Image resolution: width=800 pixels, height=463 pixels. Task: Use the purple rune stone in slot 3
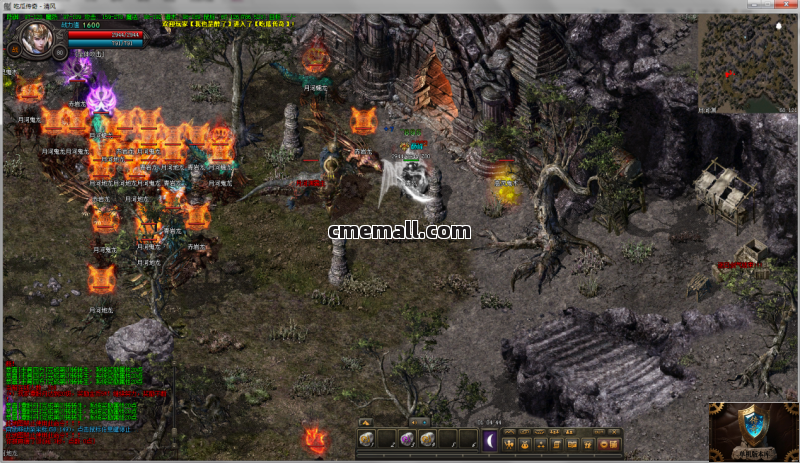coord(407,440)
